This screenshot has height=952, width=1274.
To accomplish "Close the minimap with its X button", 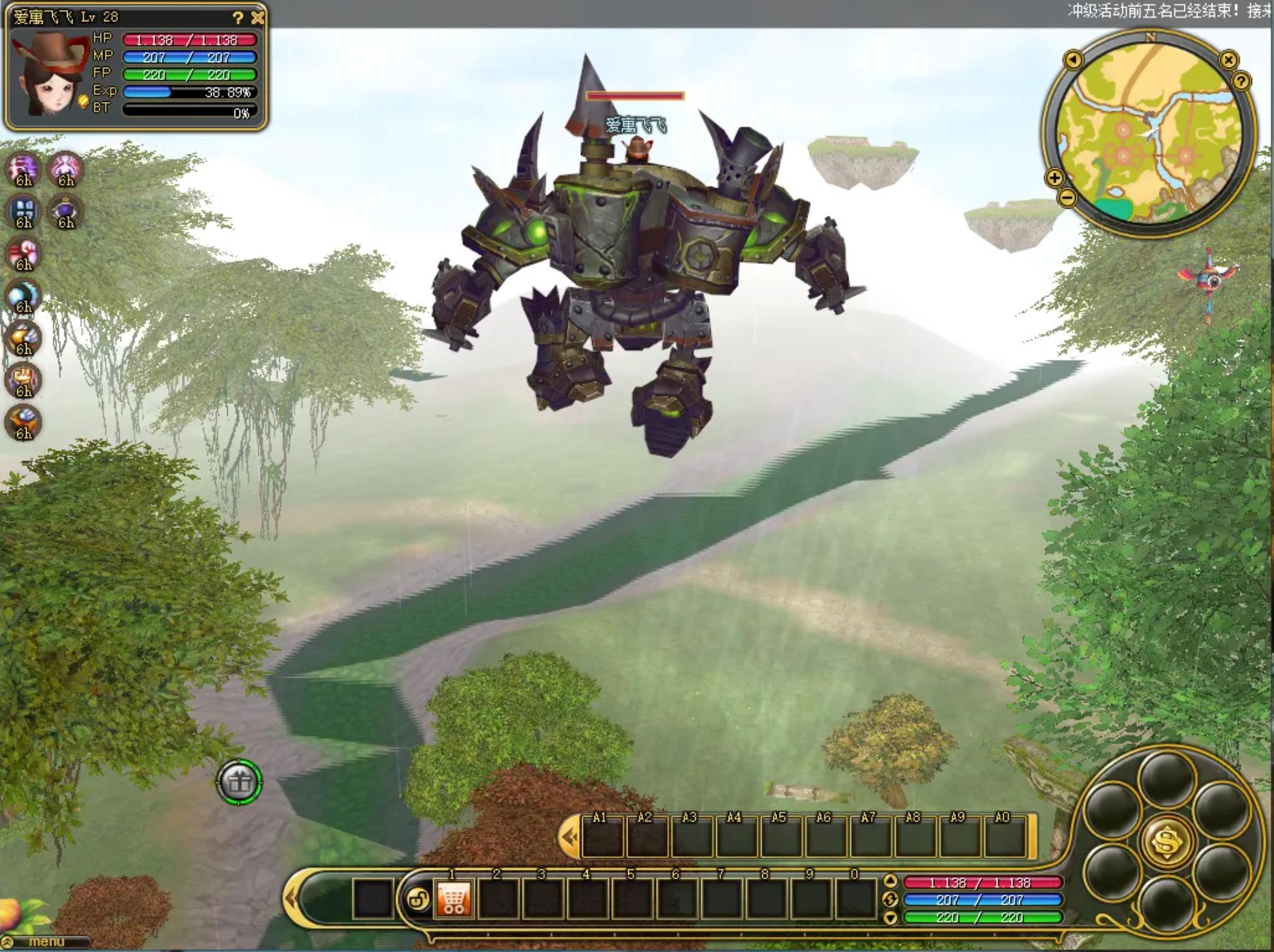I will (1228, 60).
